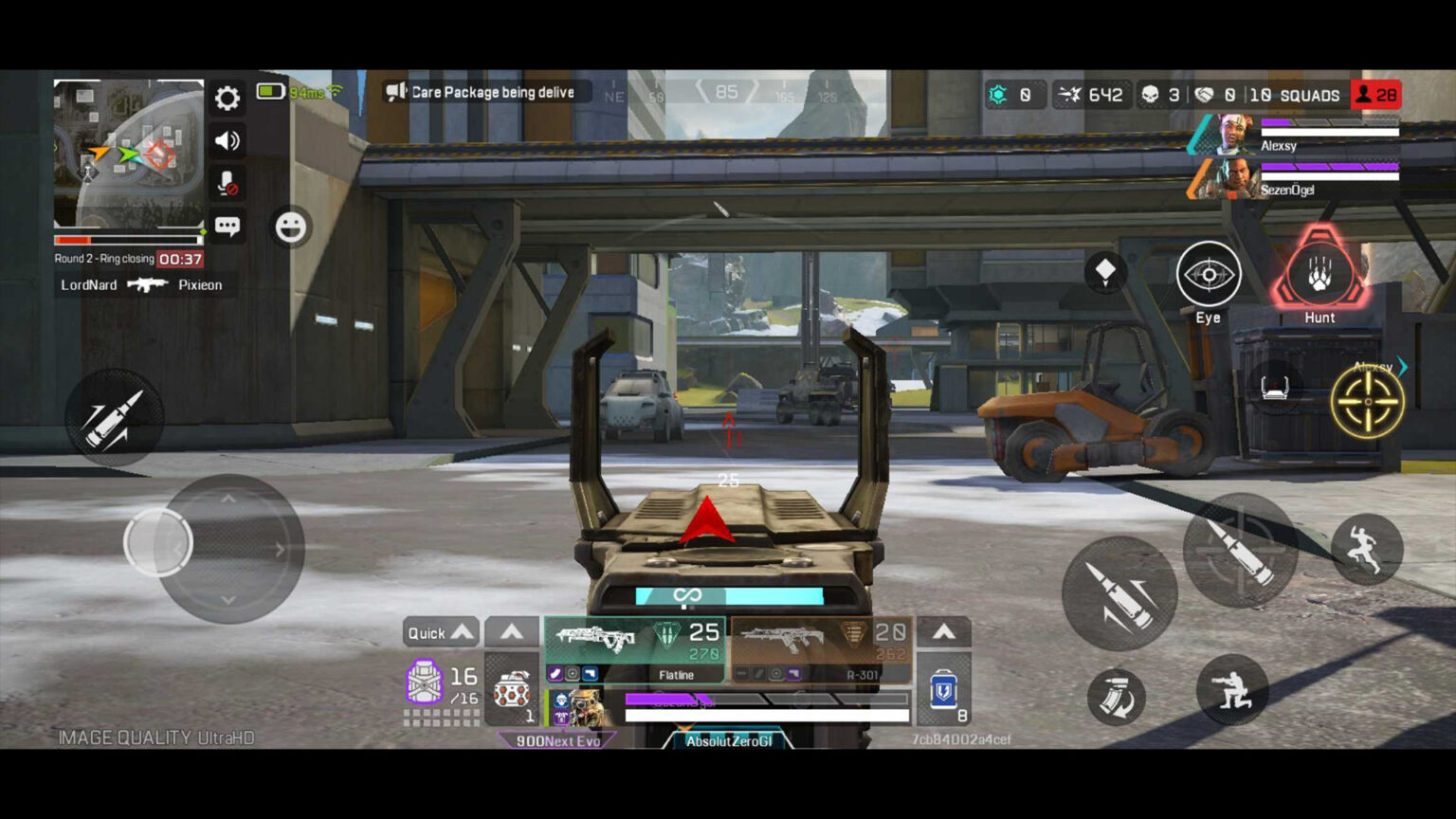This screenshot has width=1456, height=819.
Task: Select the Flatline weapon slot
Action: pos(633,645)
